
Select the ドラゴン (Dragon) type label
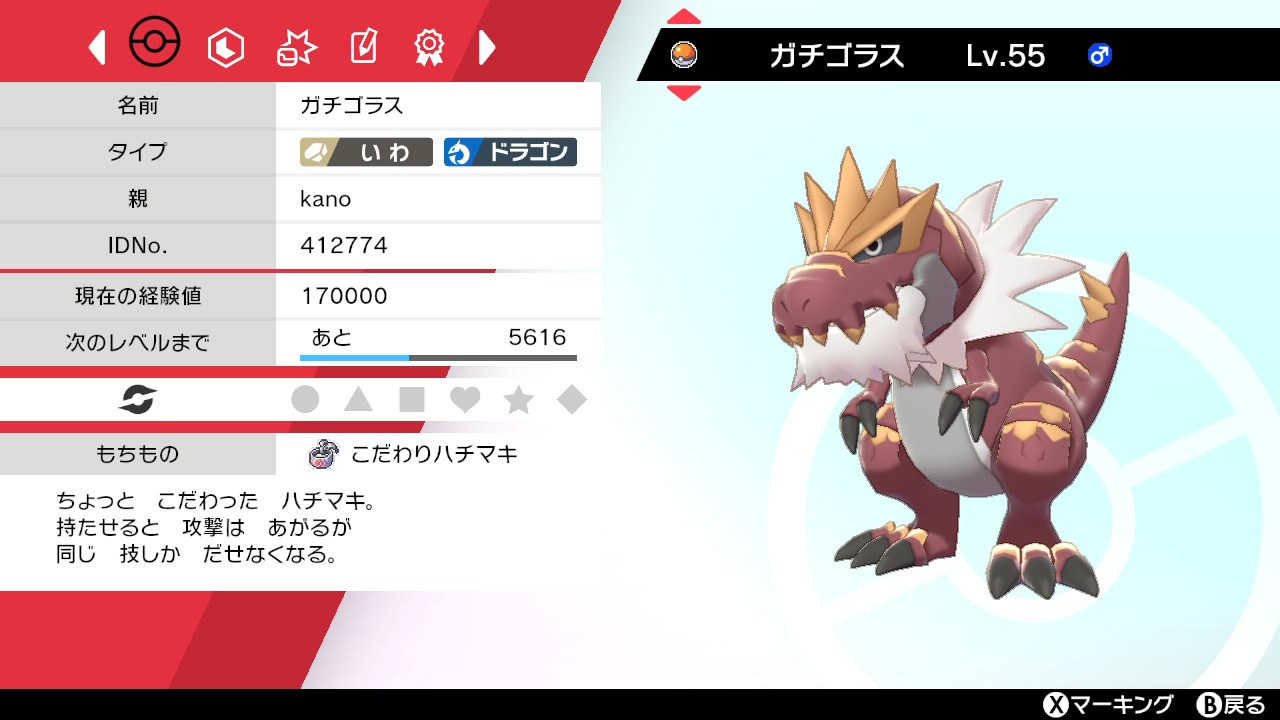[513, 152]
